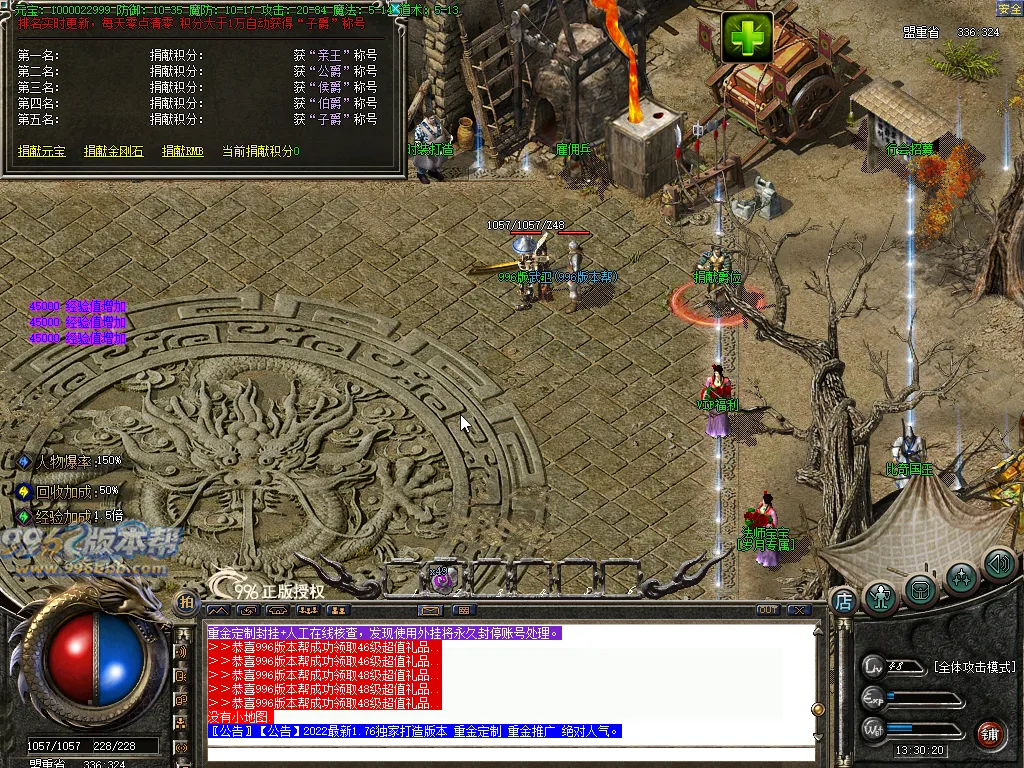Open the green plus cross icon
The image size is (1024, 768).
(x=746, y=38)
